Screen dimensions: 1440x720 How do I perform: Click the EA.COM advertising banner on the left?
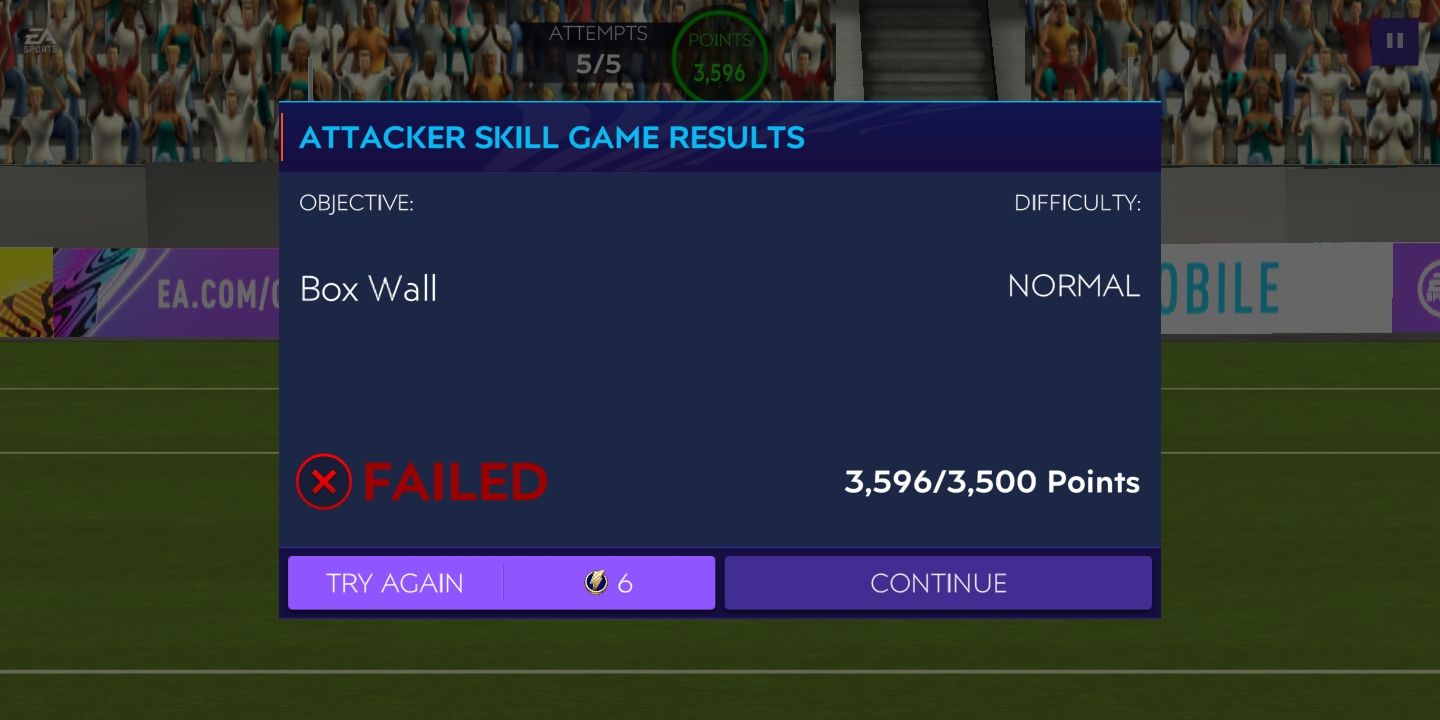pyautogui.click(x=200, y=286)
